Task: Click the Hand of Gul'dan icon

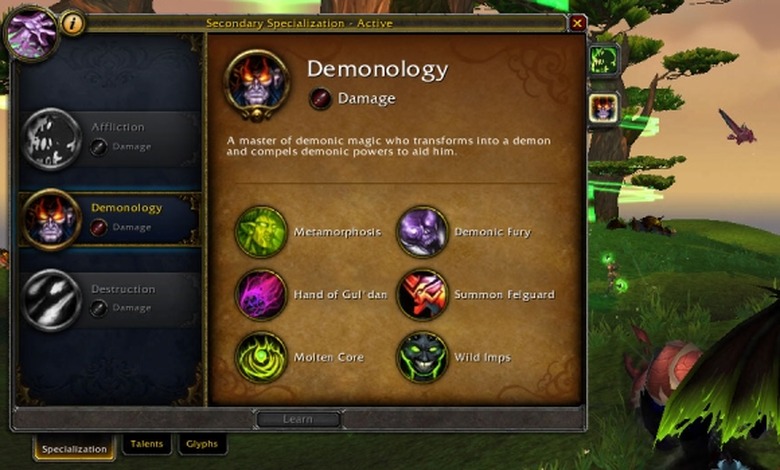Action: (261, 295)
